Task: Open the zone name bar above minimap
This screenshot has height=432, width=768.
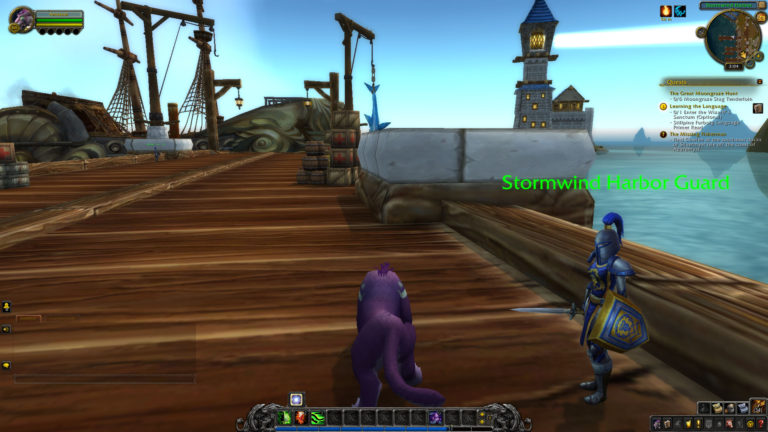Action: [x=730, y=5]
